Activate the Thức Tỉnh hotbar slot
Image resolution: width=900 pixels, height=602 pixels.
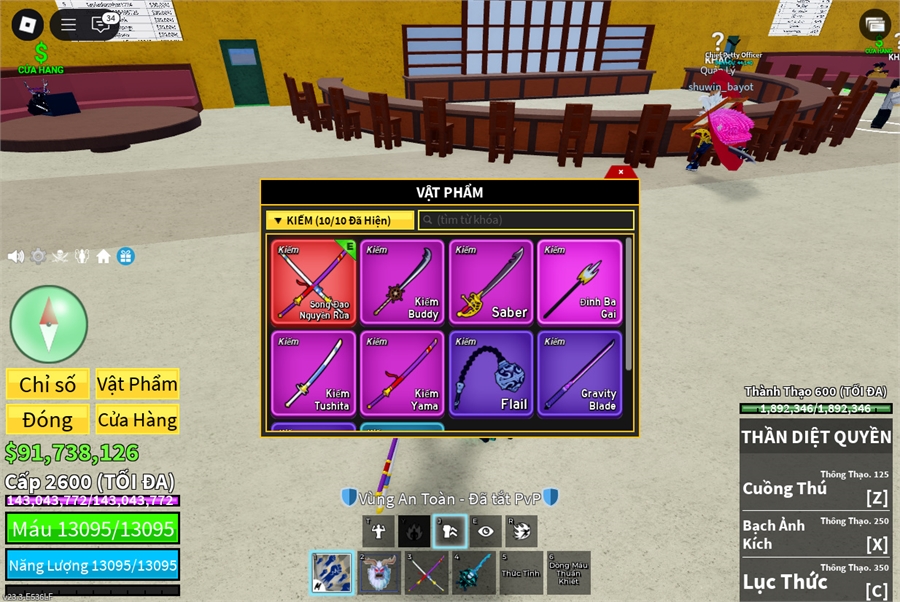point(520,573)
